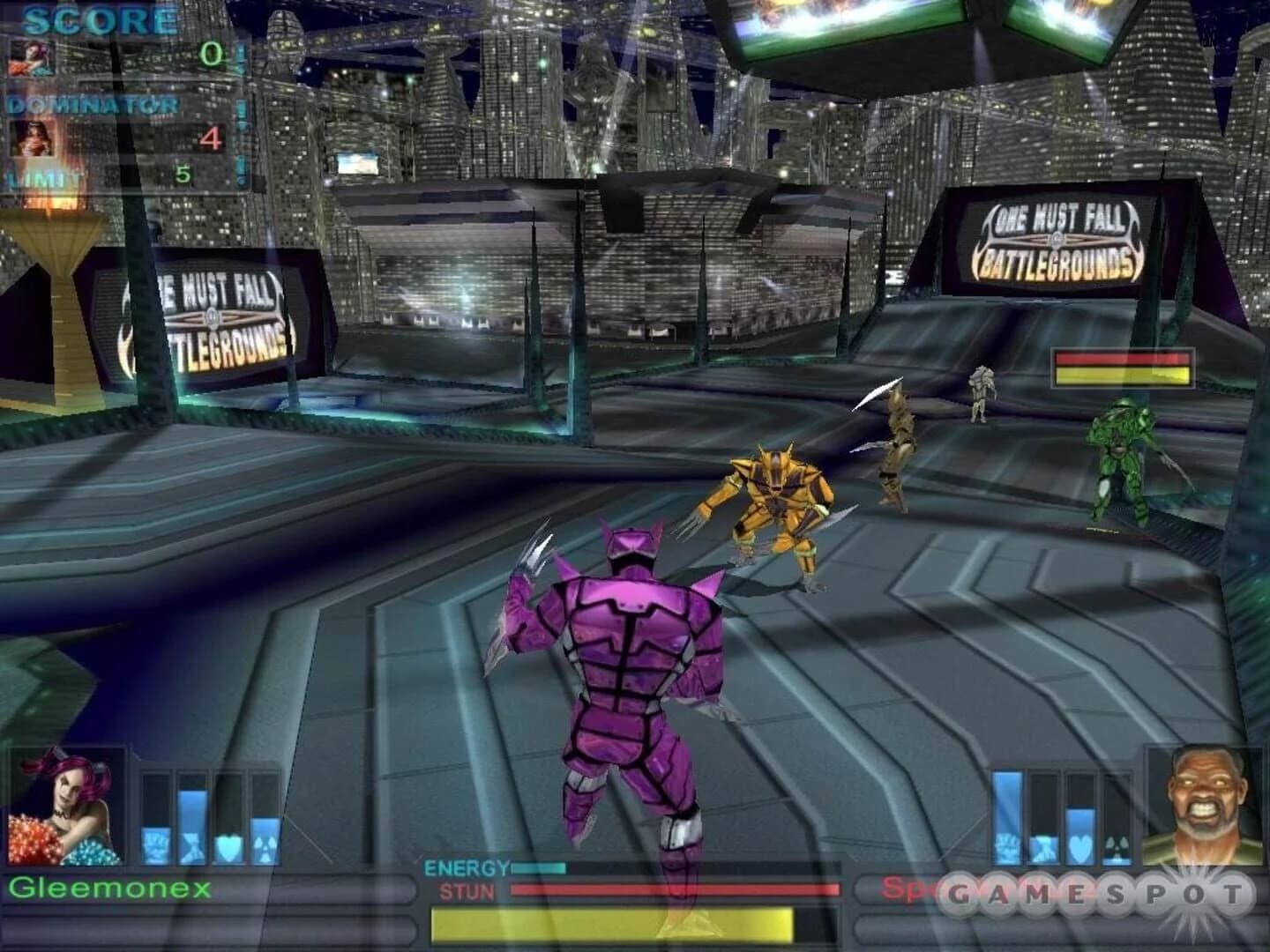1270x952 pixels.
Task: Click the radiation icon in the right HUD
Action: [1116, 842]
